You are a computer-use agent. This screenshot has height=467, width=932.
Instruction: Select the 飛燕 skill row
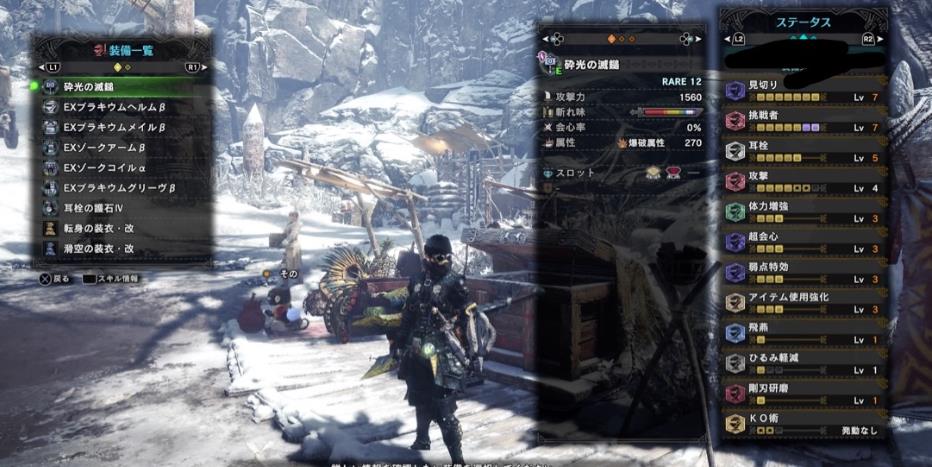(x=805, y=332)
